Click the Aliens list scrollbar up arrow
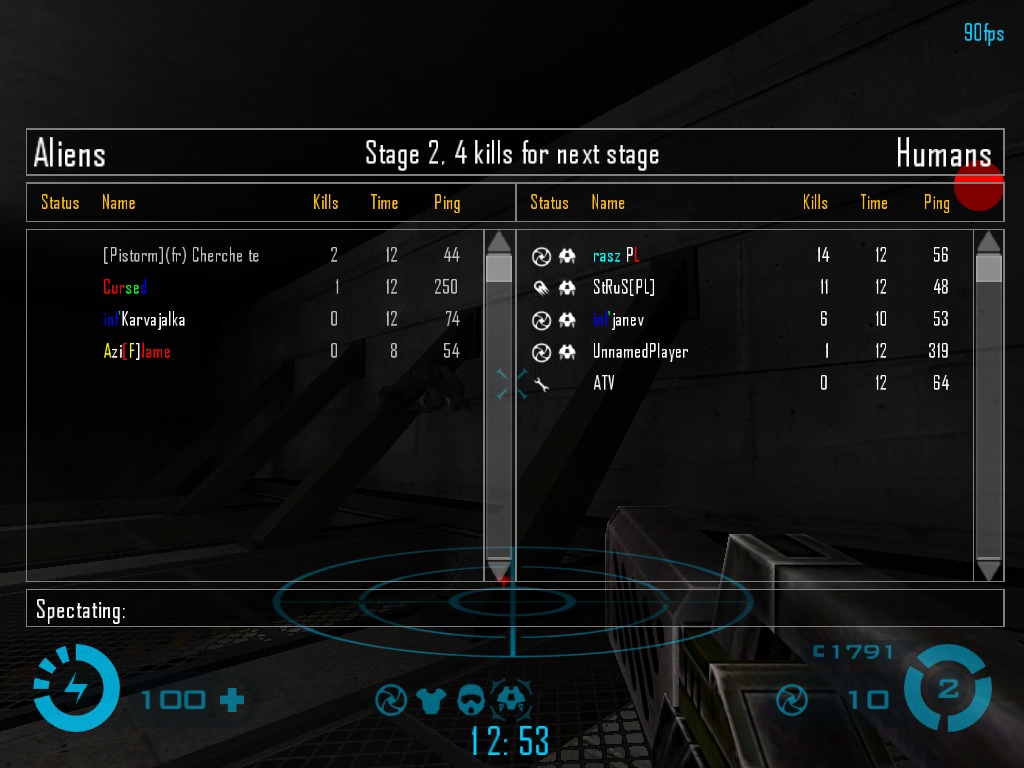 point(498,242)
